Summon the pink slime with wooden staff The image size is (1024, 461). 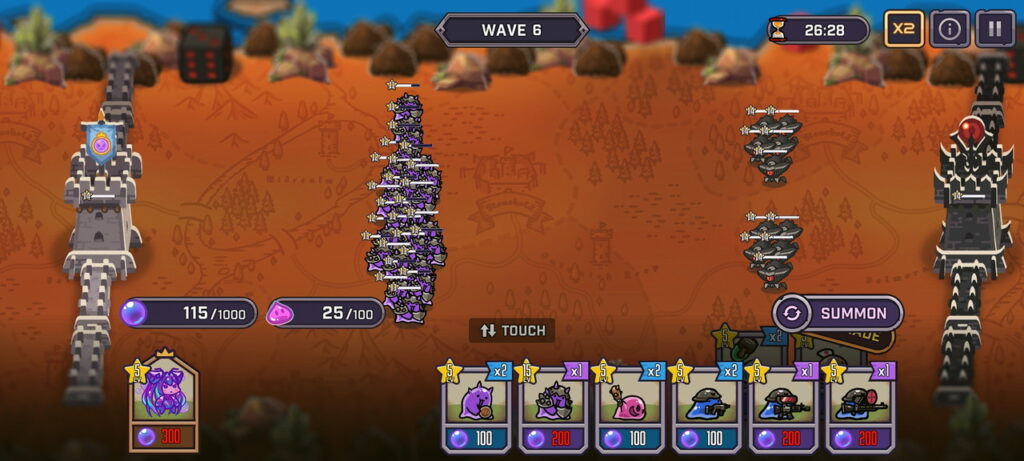(x=631, y=406)
